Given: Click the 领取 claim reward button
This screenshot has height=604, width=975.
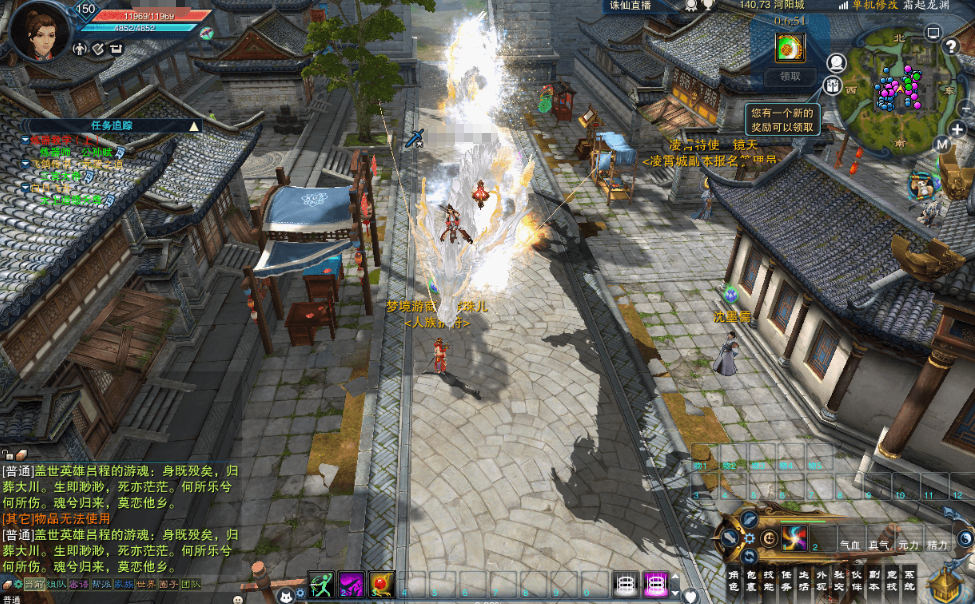Looking at the screenshot, I should coord(790,77).
